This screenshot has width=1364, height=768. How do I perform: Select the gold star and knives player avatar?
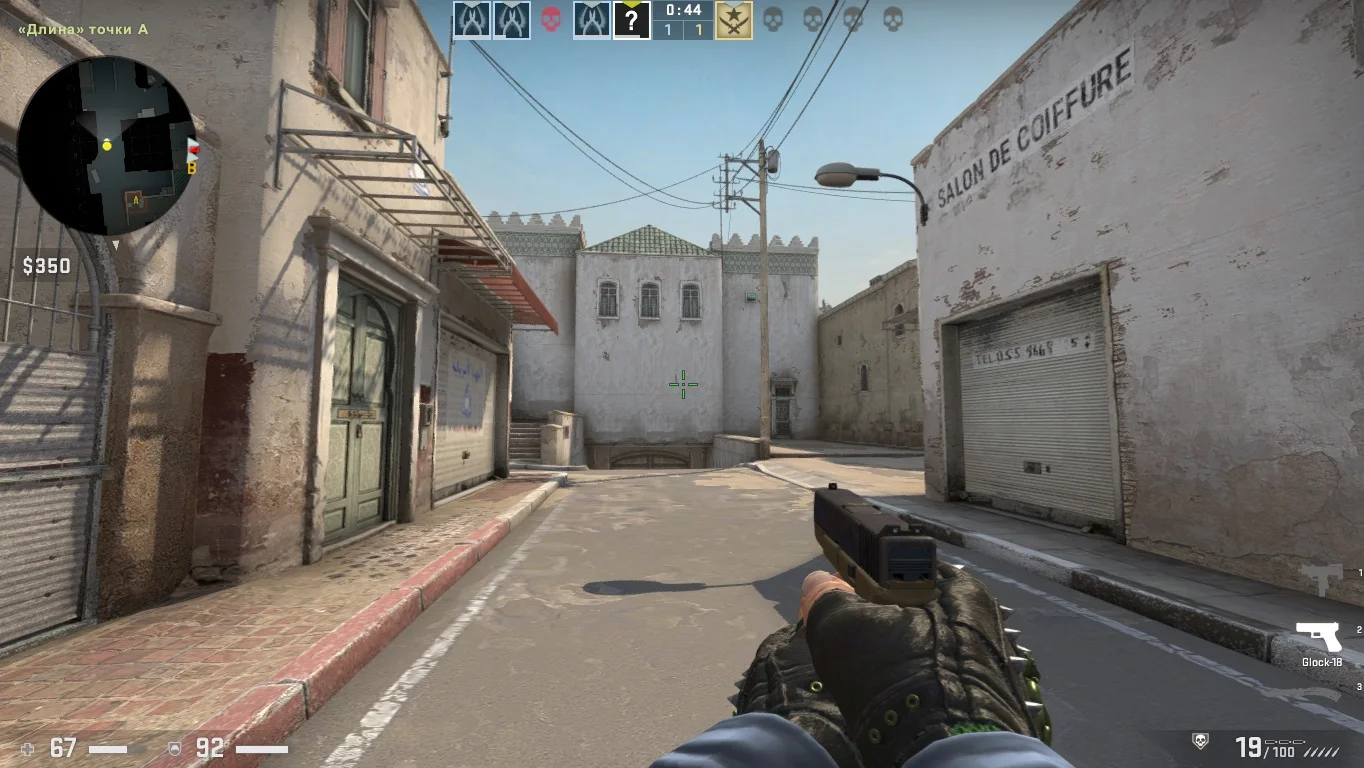[734, 20]
